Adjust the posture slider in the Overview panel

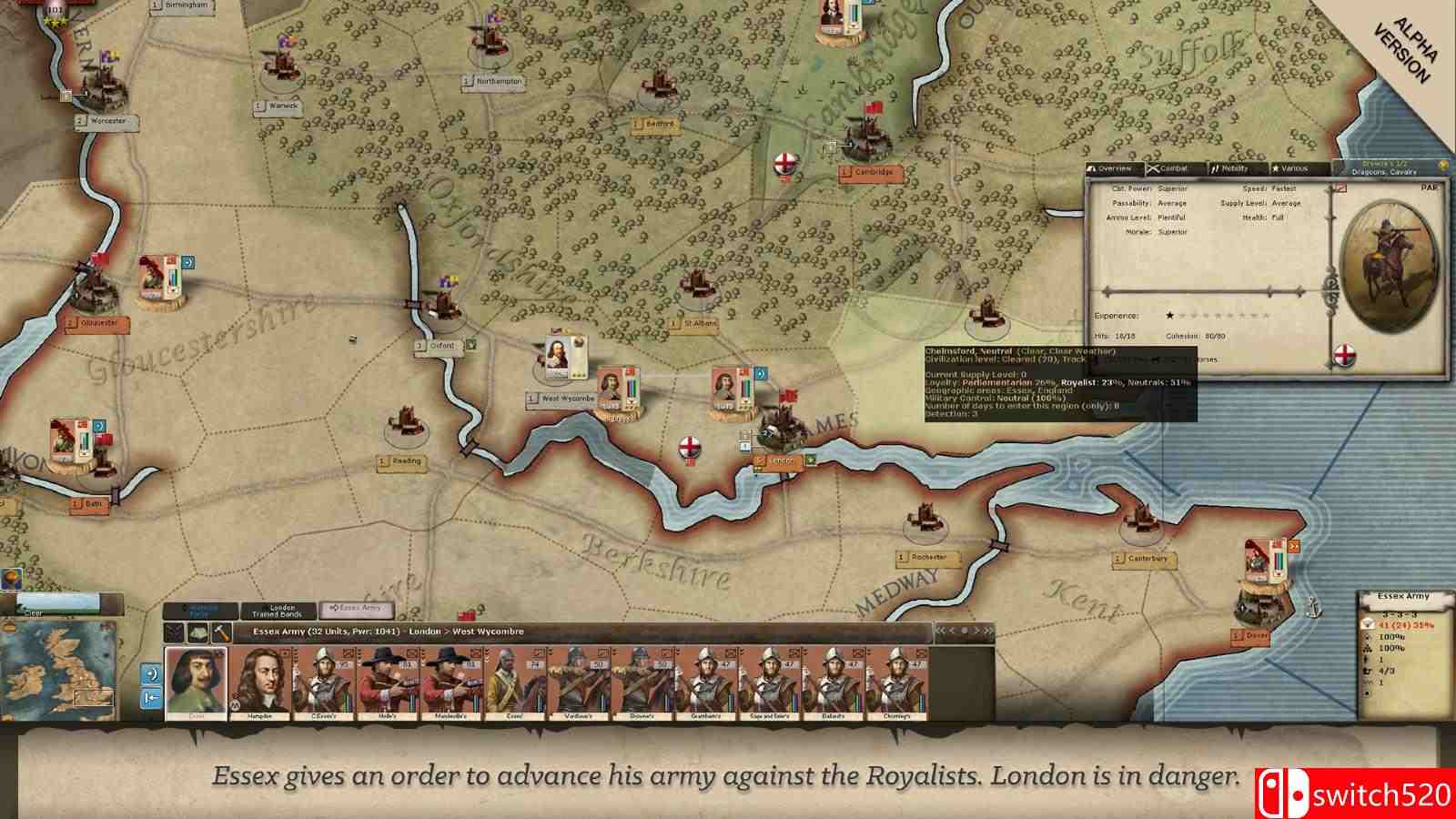point(1269,291)
